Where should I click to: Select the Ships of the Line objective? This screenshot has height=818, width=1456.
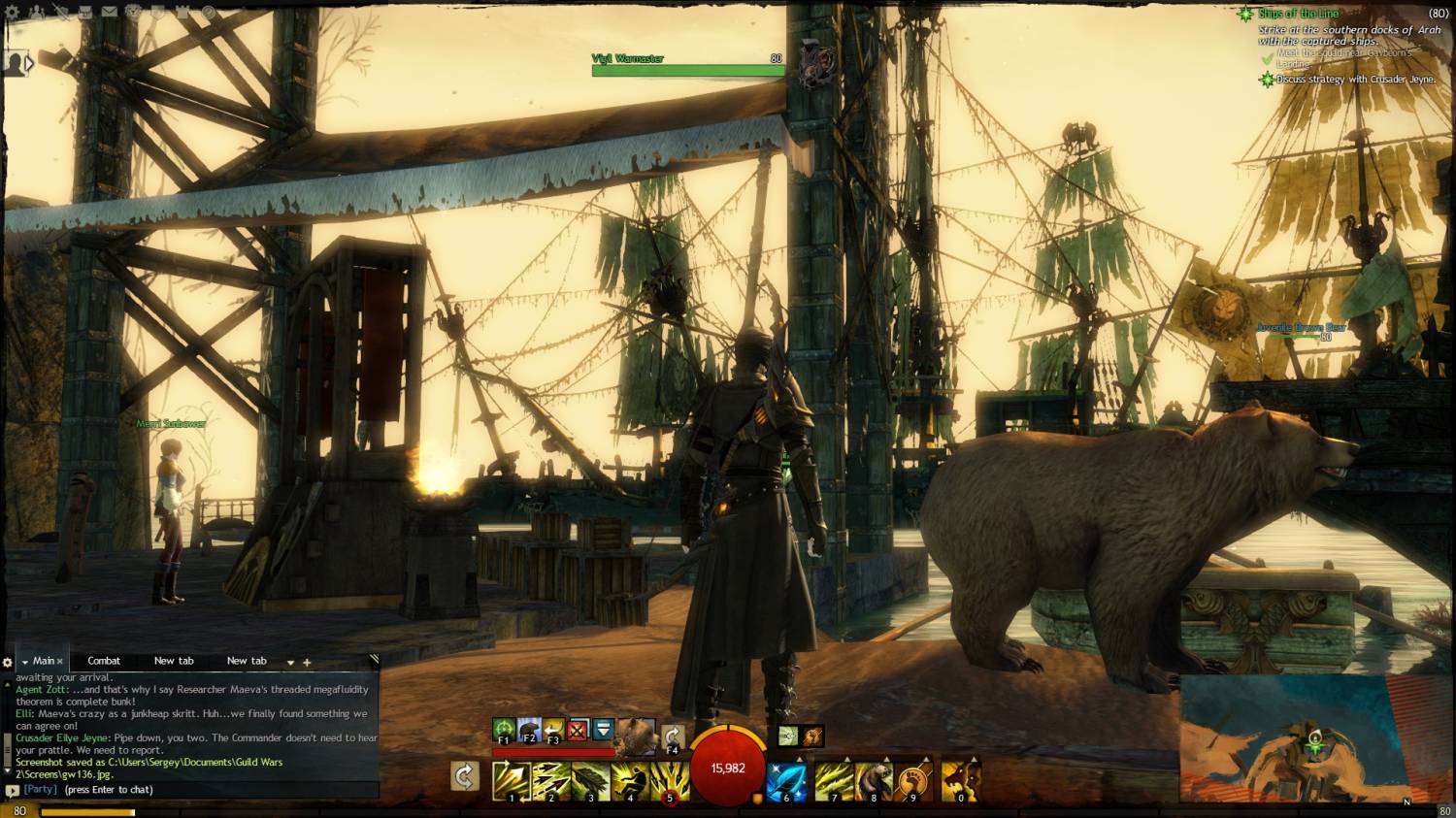click(x=1299, y=14)
